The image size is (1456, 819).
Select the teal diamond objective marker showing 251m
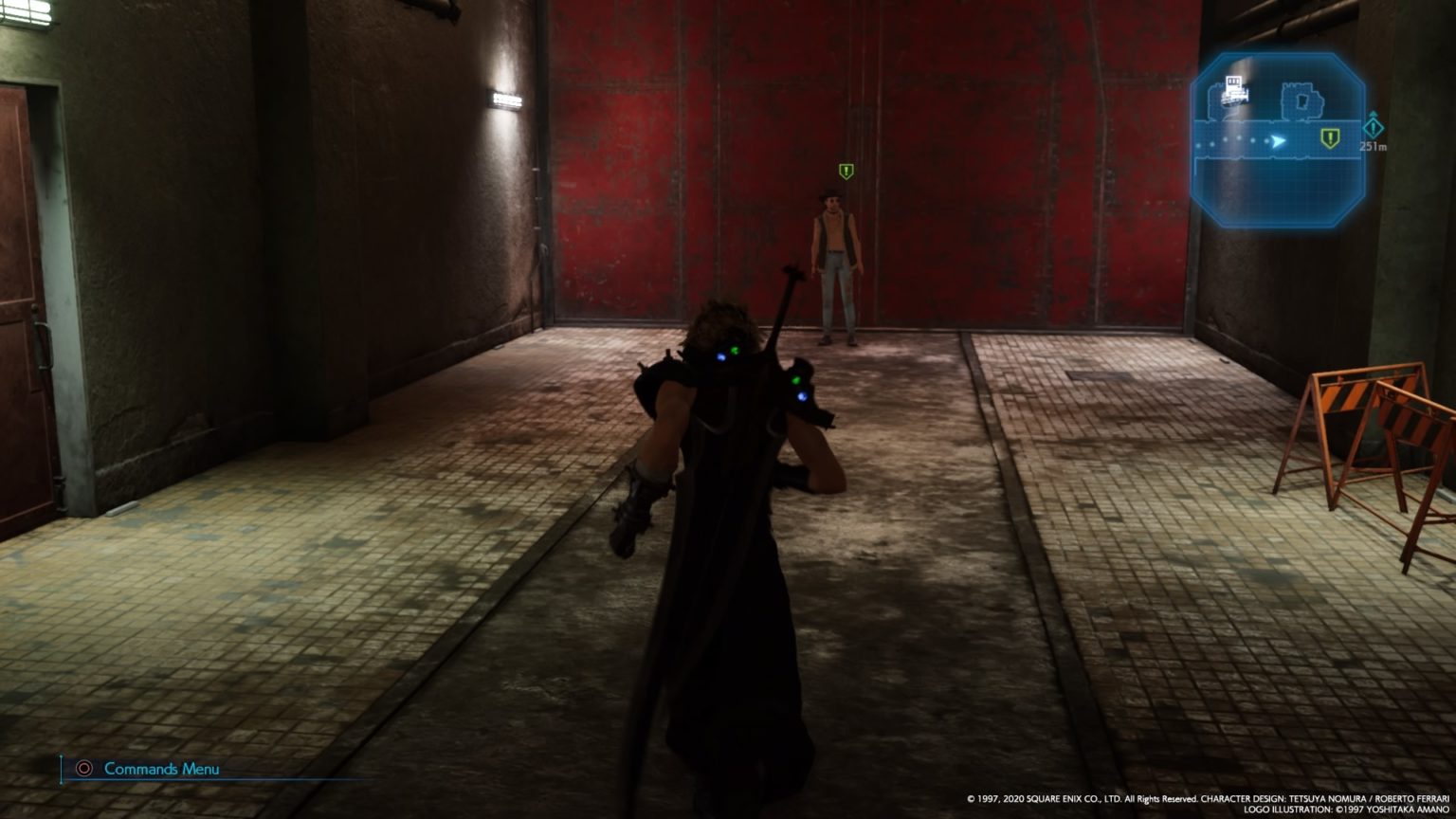tap(1373, 130)
